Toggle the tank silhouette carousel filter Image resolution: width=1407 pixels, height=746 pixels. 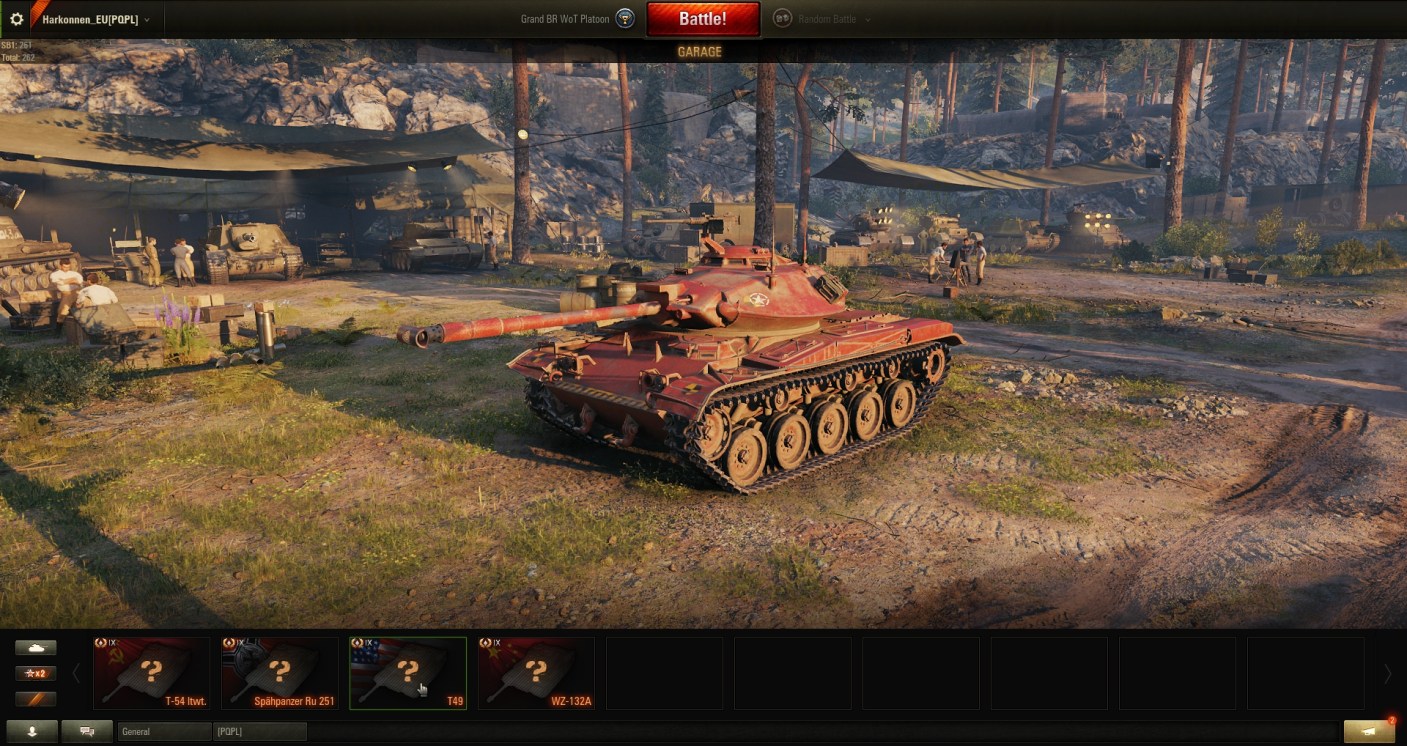coord(36,648)
